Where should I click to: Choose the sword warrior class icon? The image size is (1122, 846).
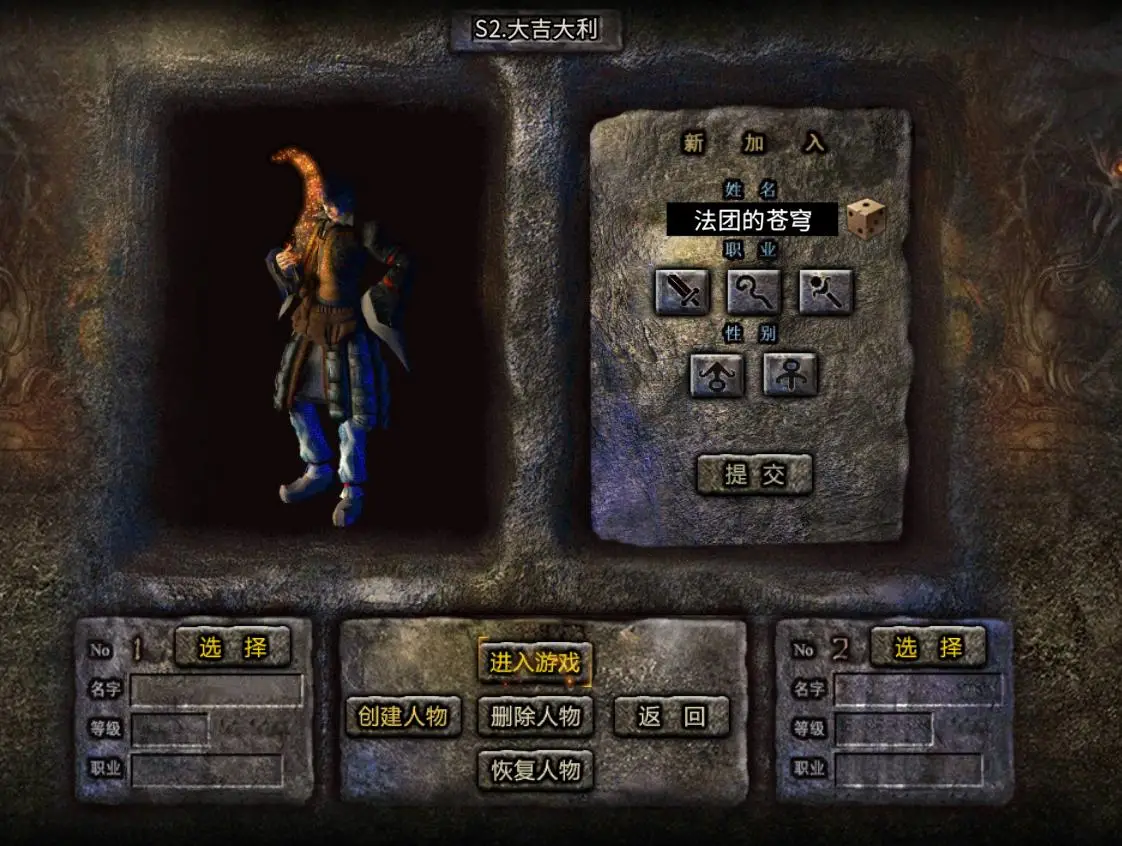pos(682,292)
